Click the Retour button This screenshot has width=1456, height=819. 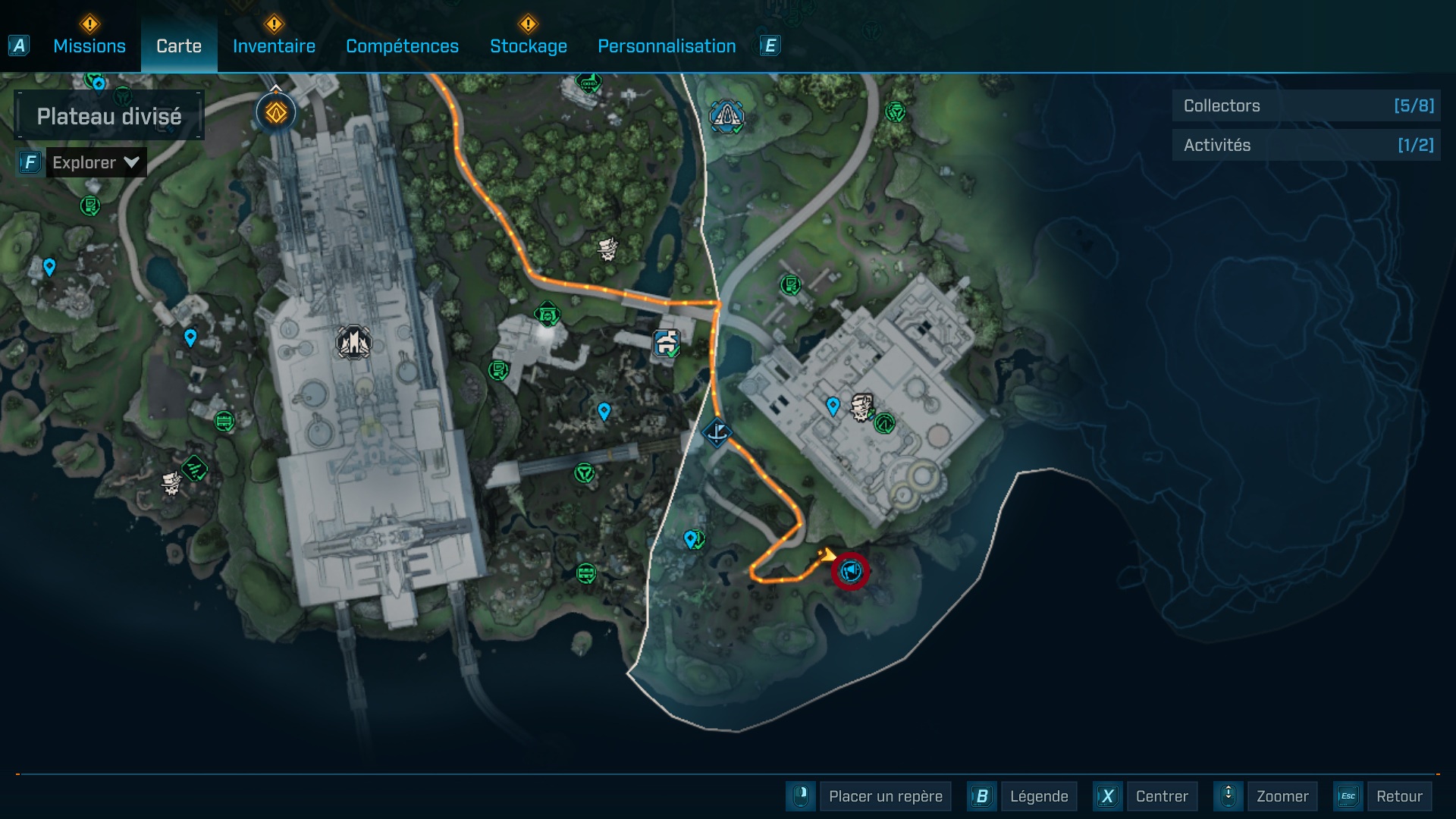[x=1398, y=796]
